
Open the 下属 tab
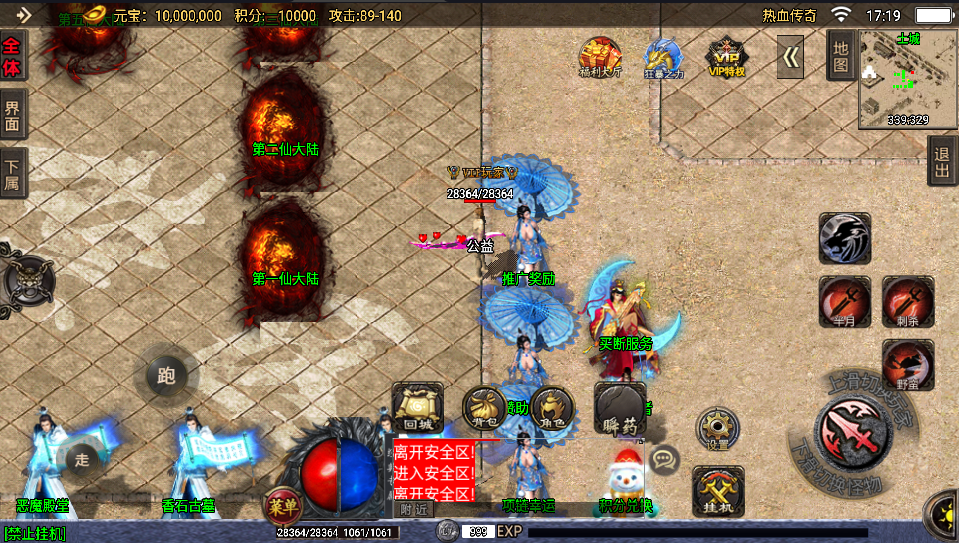[x=13, y=174]
